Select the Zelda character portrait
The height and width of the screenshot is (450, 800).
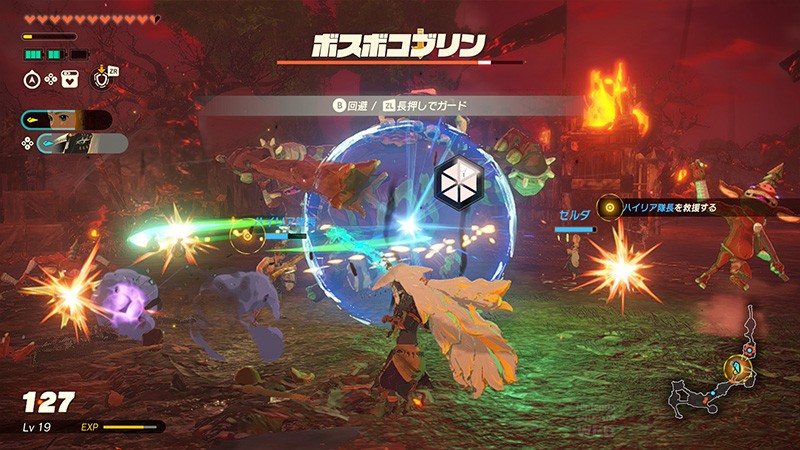pos(66,120)
